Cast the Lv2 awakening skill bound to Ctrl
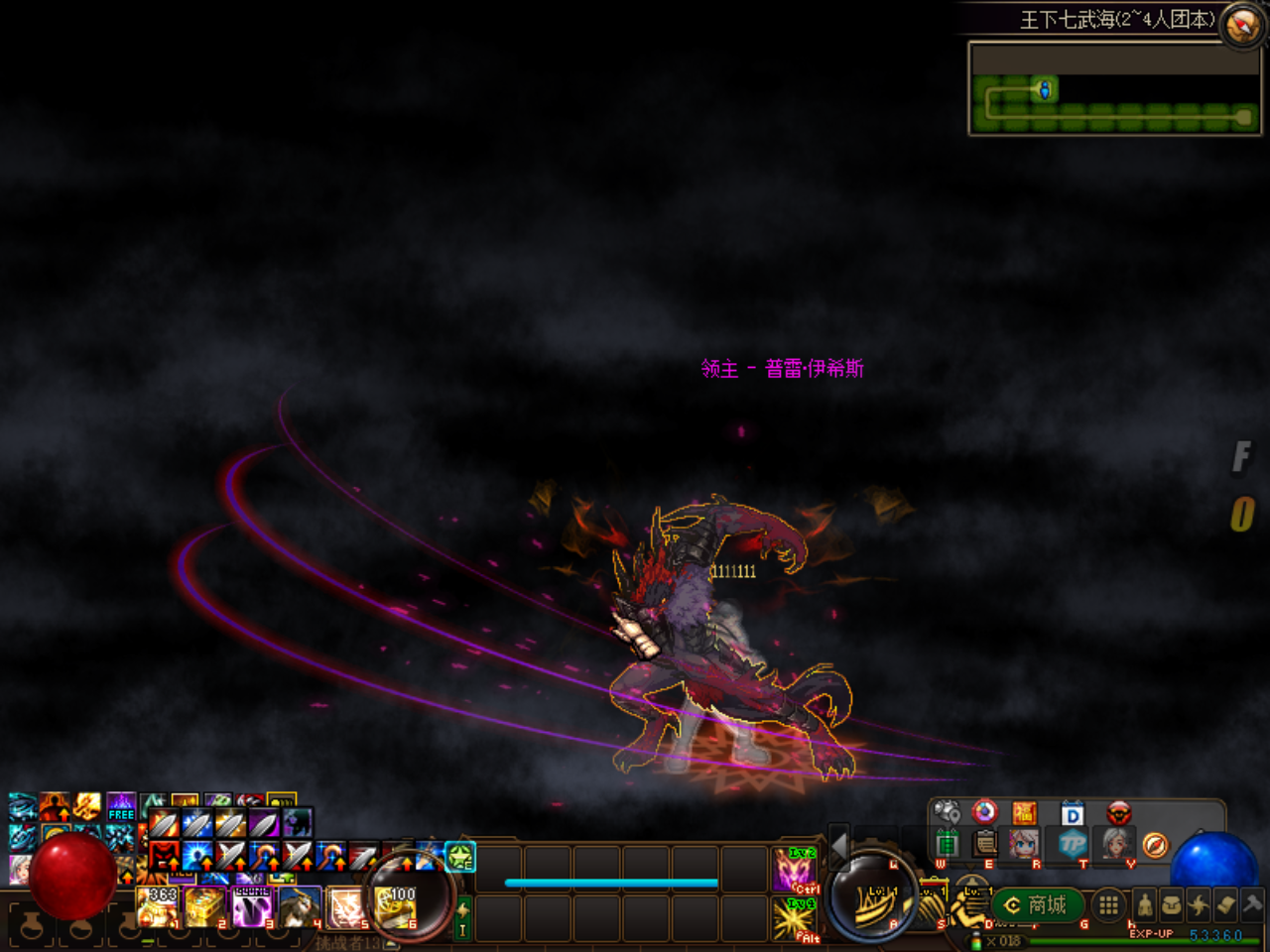 pos(794,871)
